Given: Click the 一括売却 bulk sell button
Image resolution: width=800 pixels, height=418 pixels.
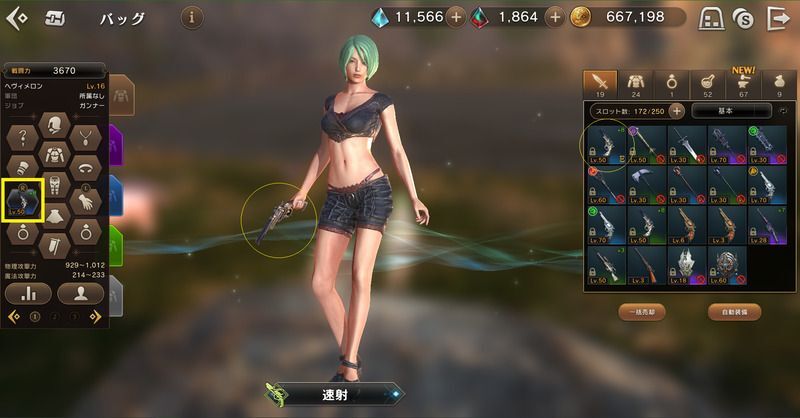Looking at the screenshot, I should point(642,312).
